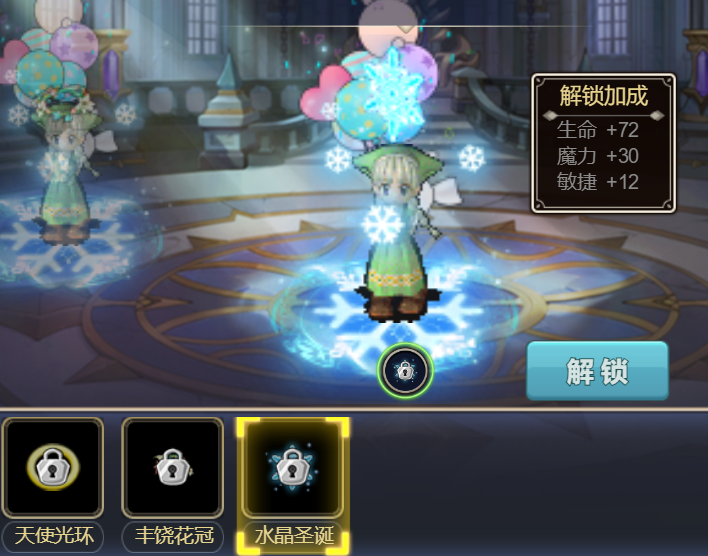Select the 天使光环 locked effect slot

pyautogui.click(x=53, y=468)
